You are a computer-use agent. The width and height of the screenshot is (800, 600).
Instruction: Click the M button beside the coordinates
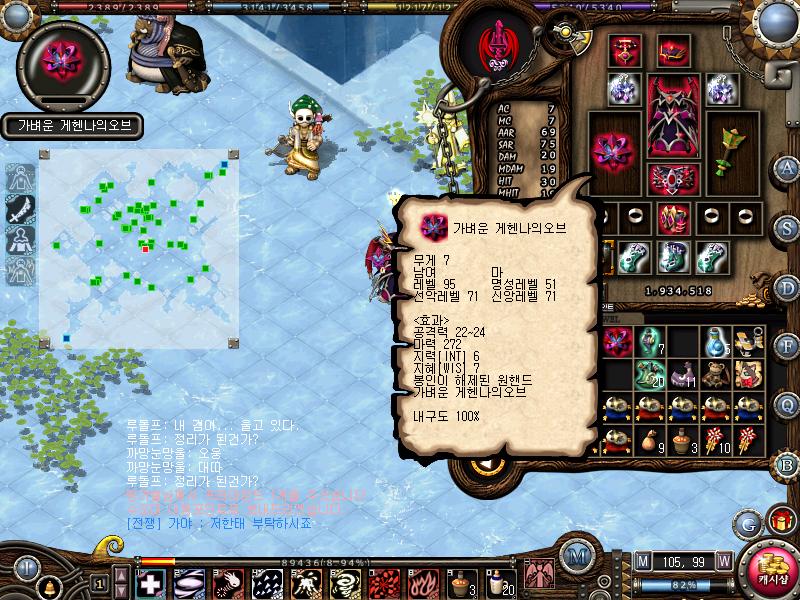point(642,559)
